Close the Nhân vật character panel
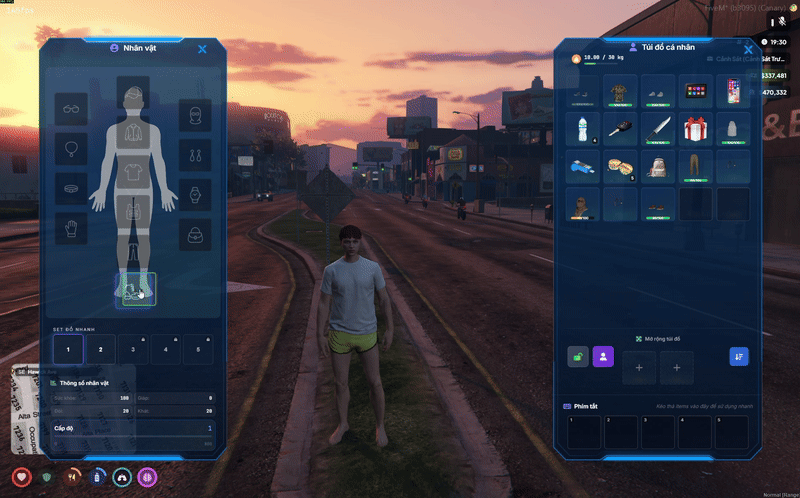Viewport: 800px width, 498px height. tap(202, 49)
